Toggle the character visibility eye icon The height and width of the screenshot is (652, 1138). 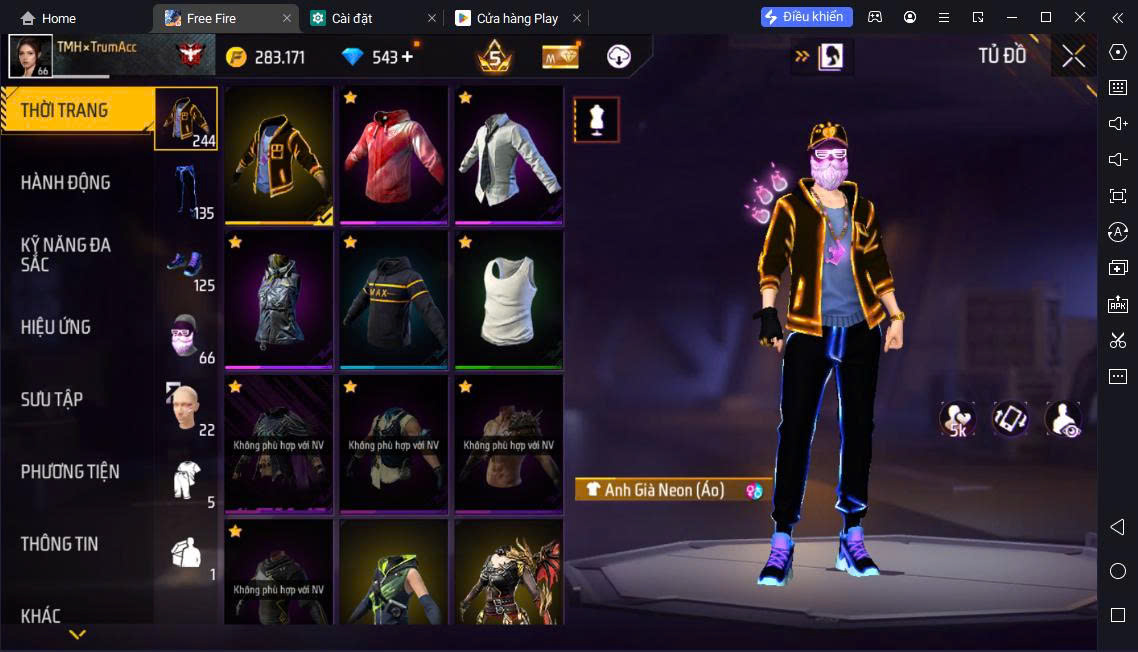tap(1063, 419)
